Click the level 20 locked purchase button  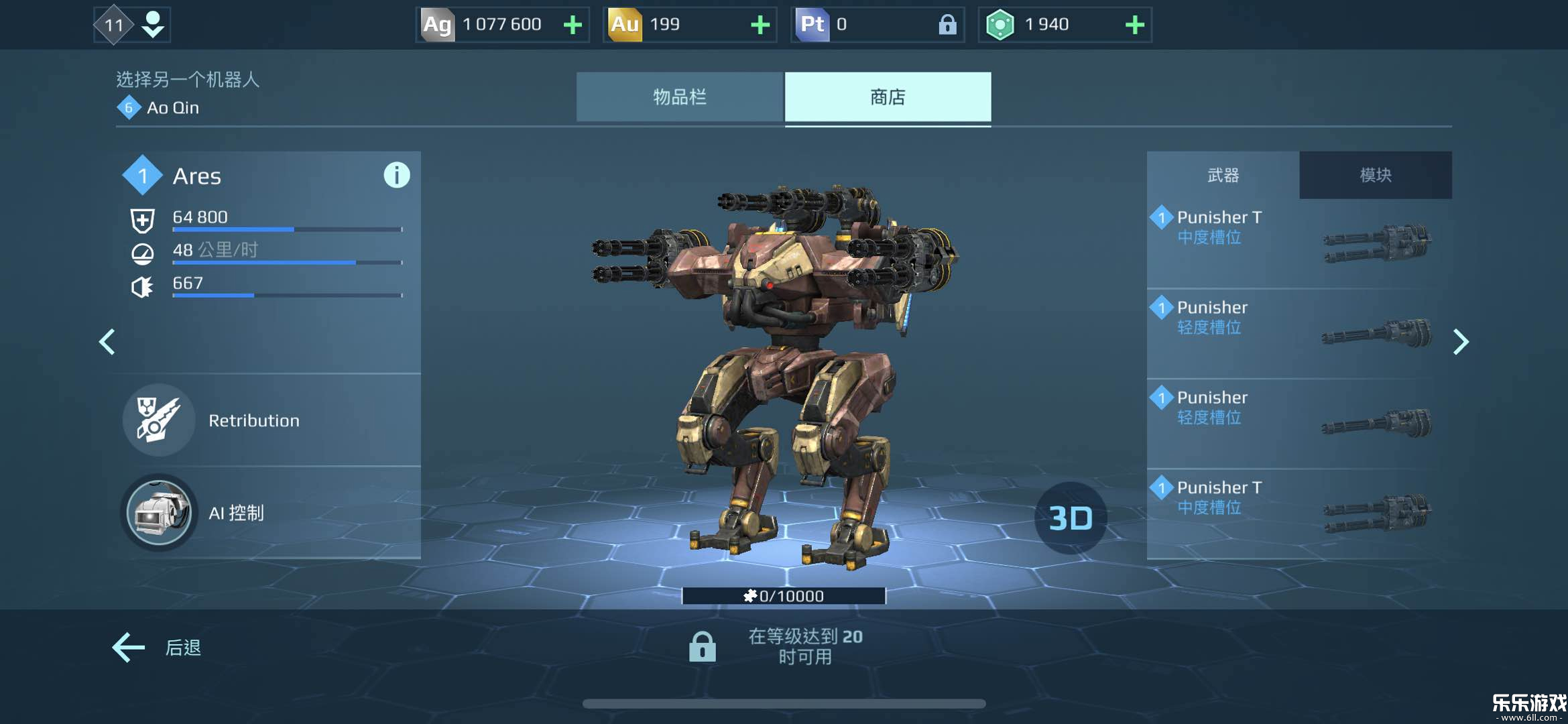pos(778,647)
